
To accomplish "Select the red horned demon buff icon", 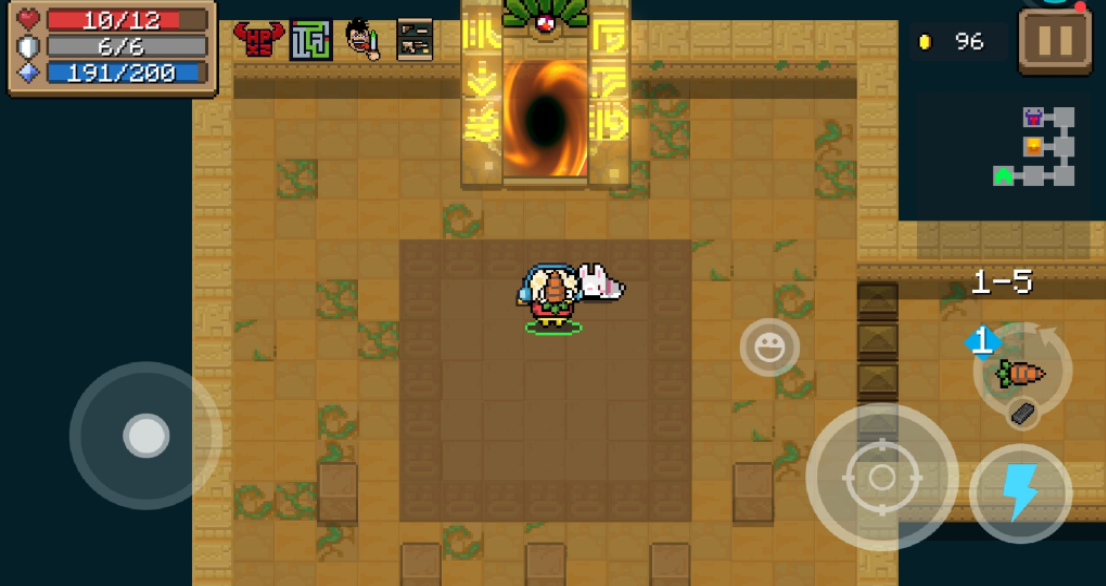I will [259, 39].
